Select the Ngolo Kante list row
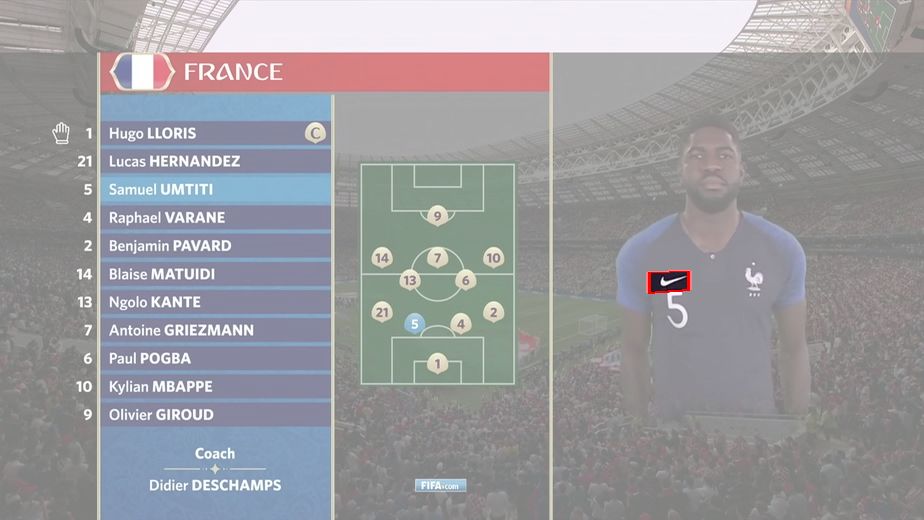Screen dimensions: 924x520 [x=215, y=302]
